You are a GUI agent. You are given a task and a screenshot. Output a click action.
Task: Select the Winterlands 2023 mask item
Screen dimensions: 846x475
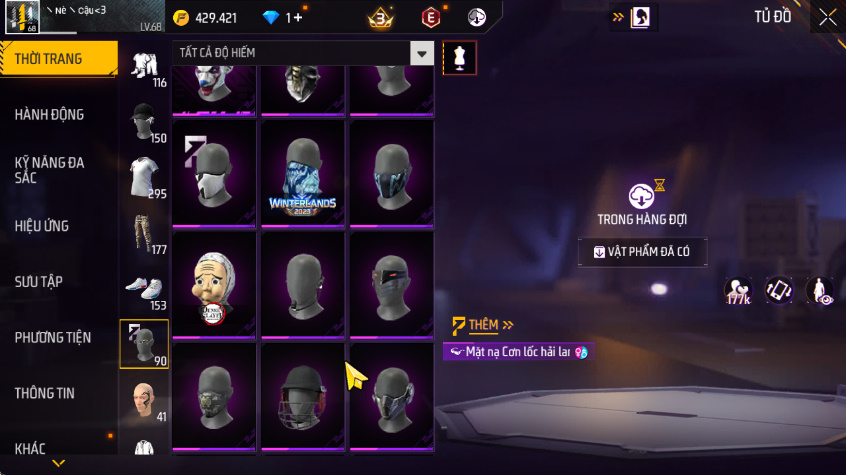pyautogui.click(x=302, y=174)
